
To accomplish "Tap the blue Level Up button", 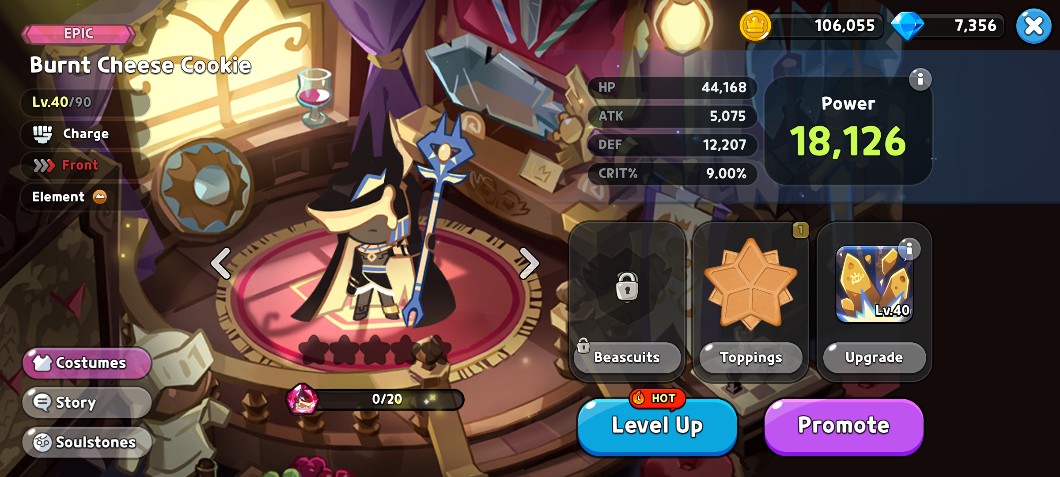I will pyautogui.click(x=657, y=426).
